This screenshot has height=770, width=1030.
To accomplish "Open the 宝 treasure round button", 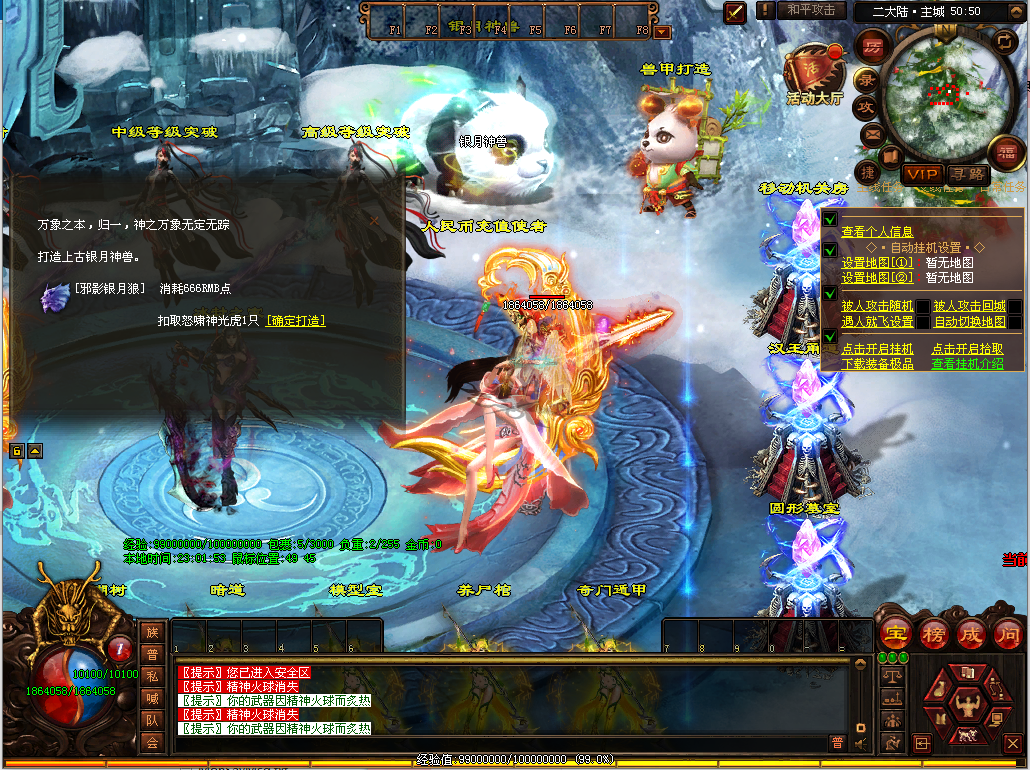I will pos(894,633).
